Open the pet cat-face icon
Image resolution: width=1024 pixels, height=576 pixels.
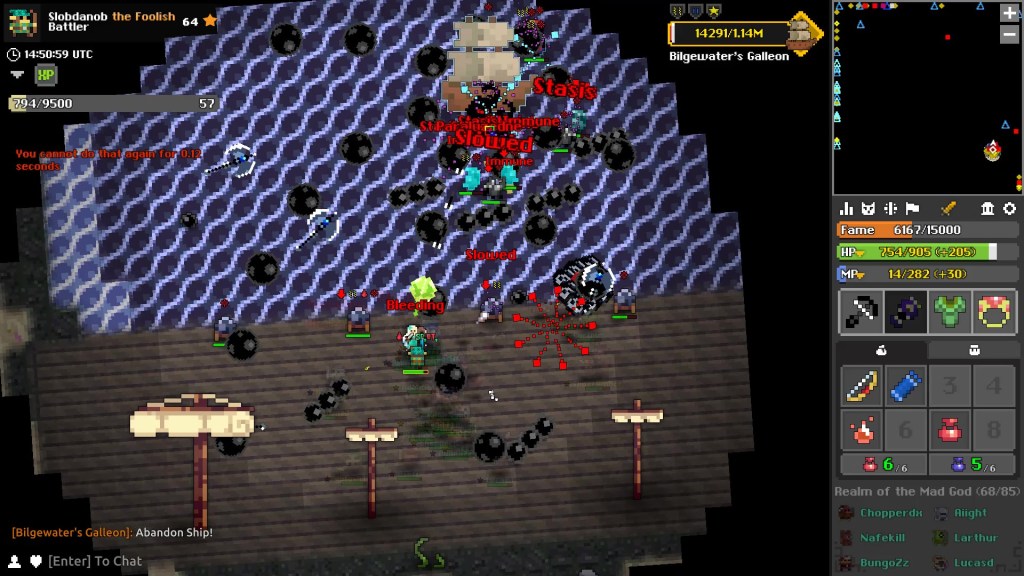[x=869, y=208]
